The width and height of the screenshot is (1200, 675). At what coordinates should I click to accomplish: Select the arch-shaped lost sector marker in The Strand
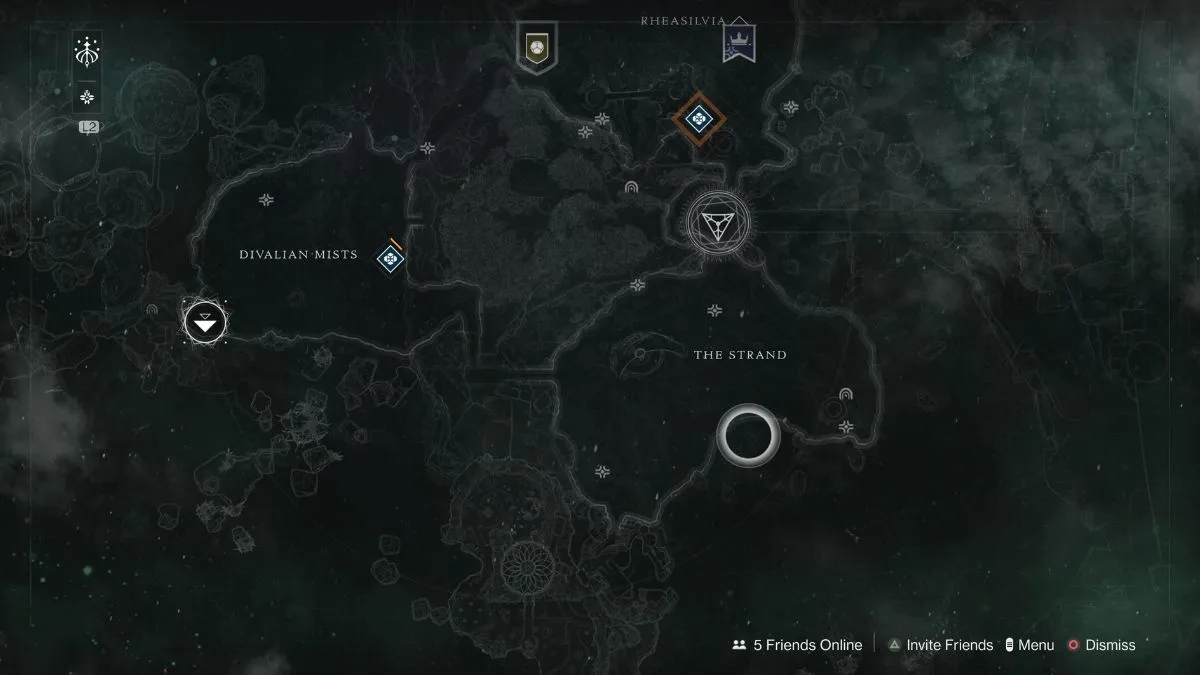point(846,395)
